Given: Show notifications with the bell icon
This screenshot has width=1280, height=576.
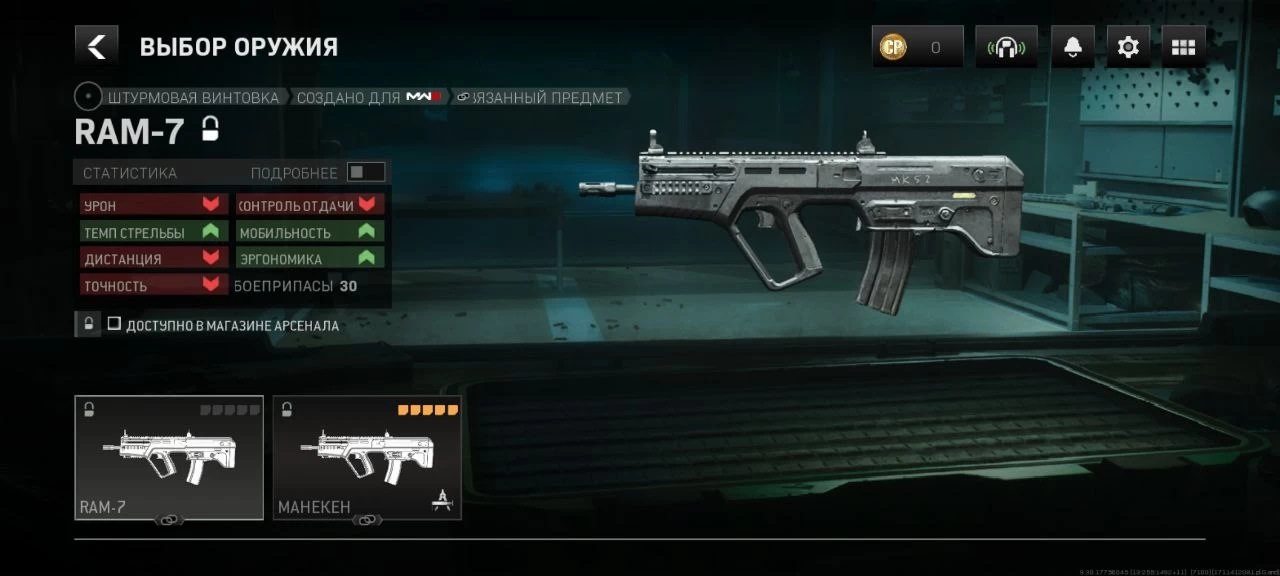Looking at the screenshot, I should click(x=1072, y=47).
